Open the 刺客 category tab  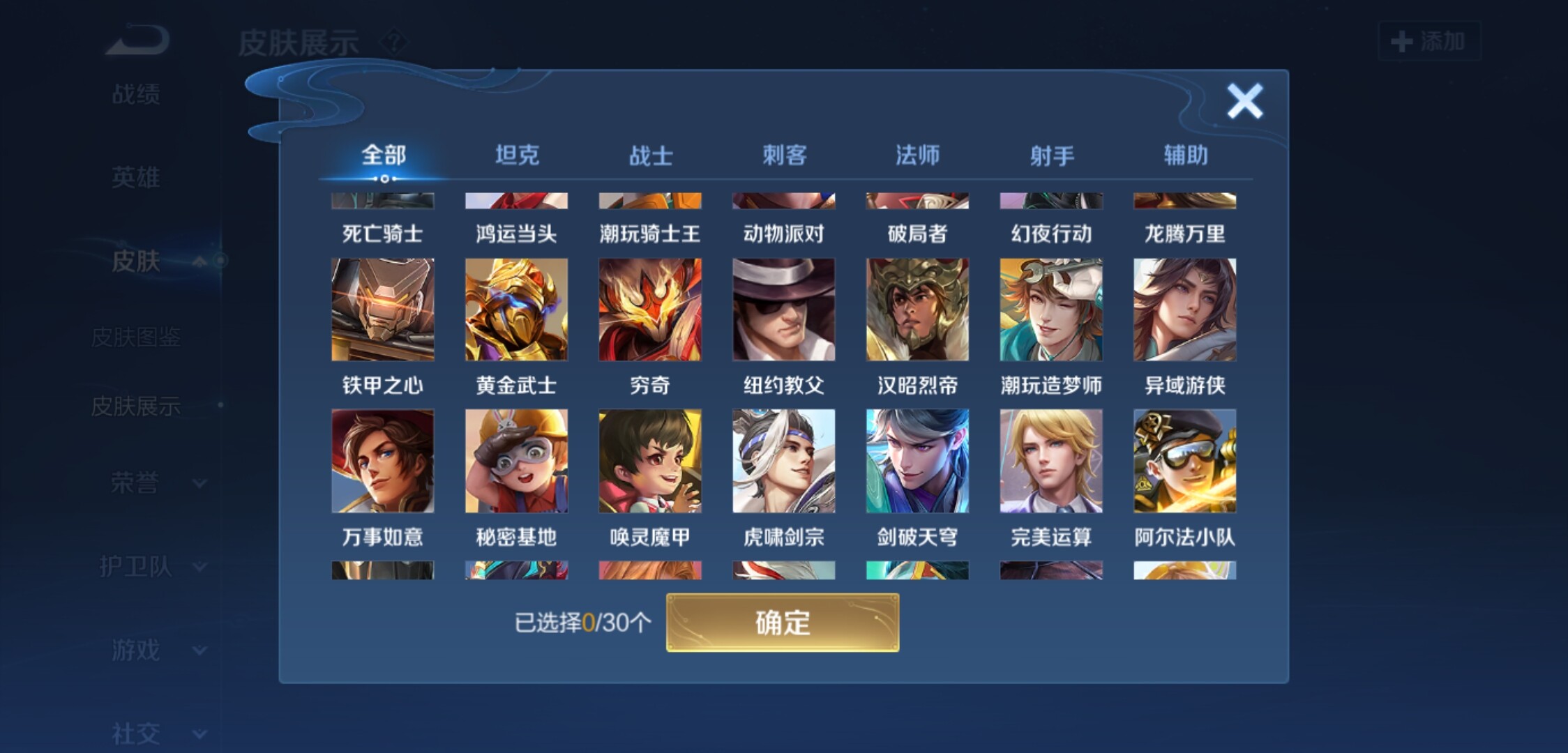click(x=784, y=155)
